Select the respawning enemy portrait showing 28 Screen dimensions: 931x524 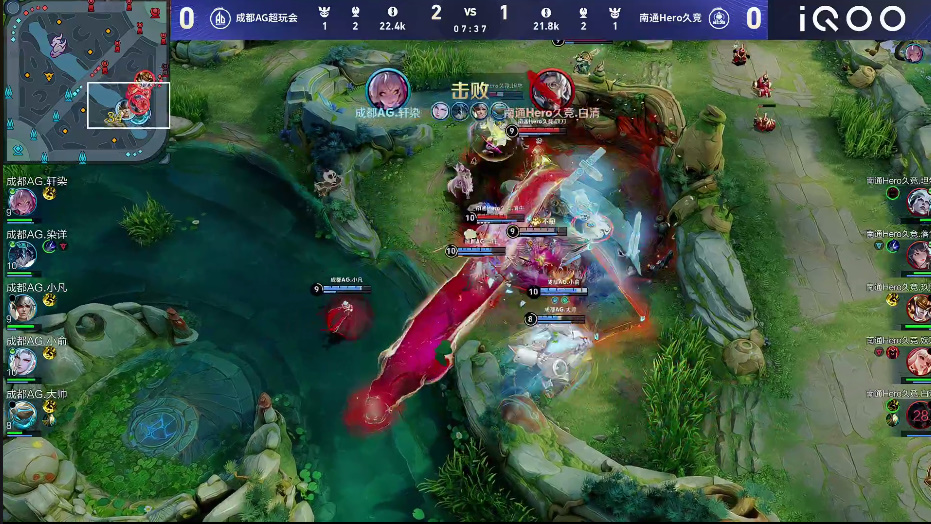pyautogui.click(x=917, y=415)
